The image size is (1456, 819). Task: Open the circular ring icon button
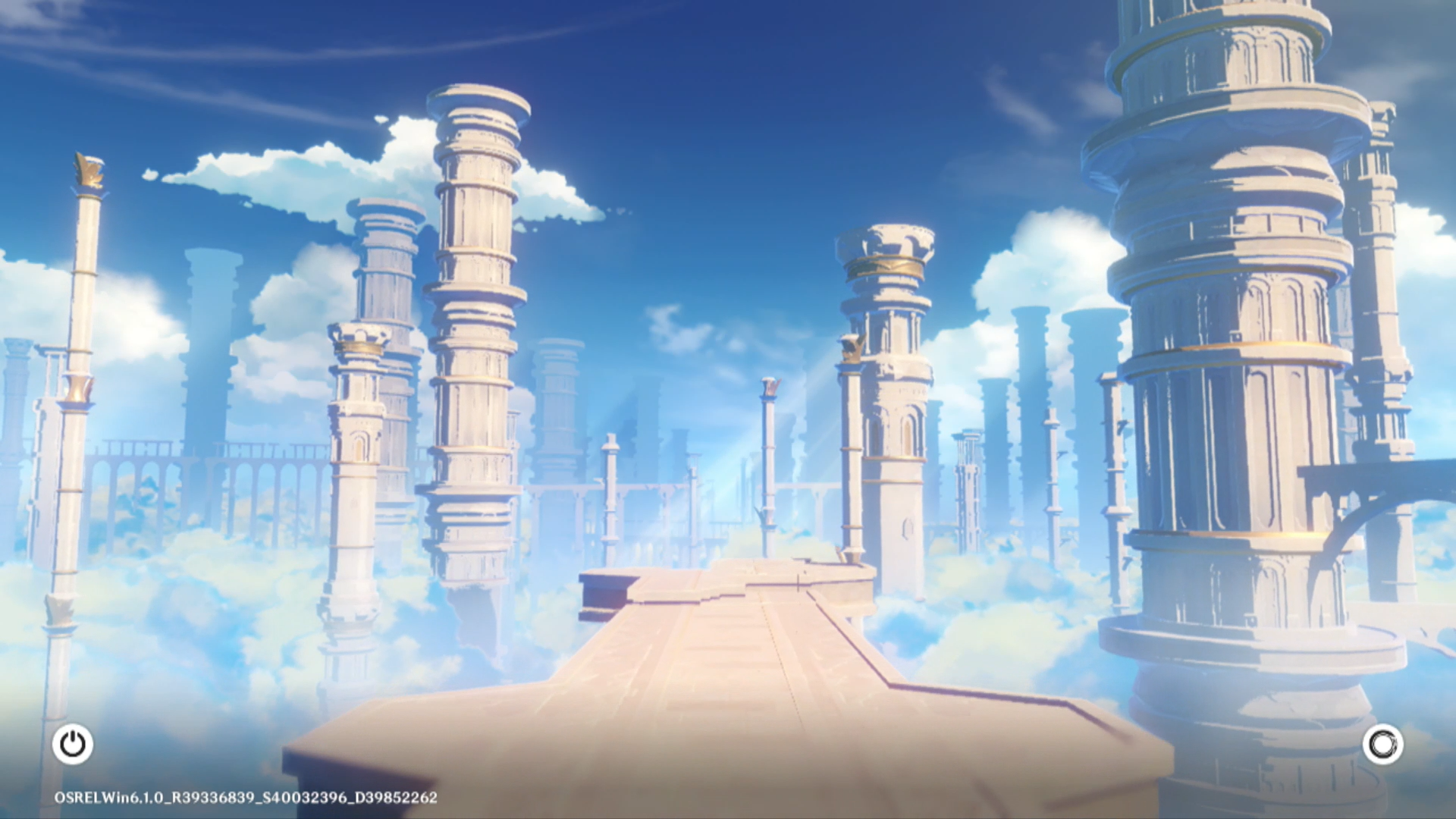point(1382,744)
